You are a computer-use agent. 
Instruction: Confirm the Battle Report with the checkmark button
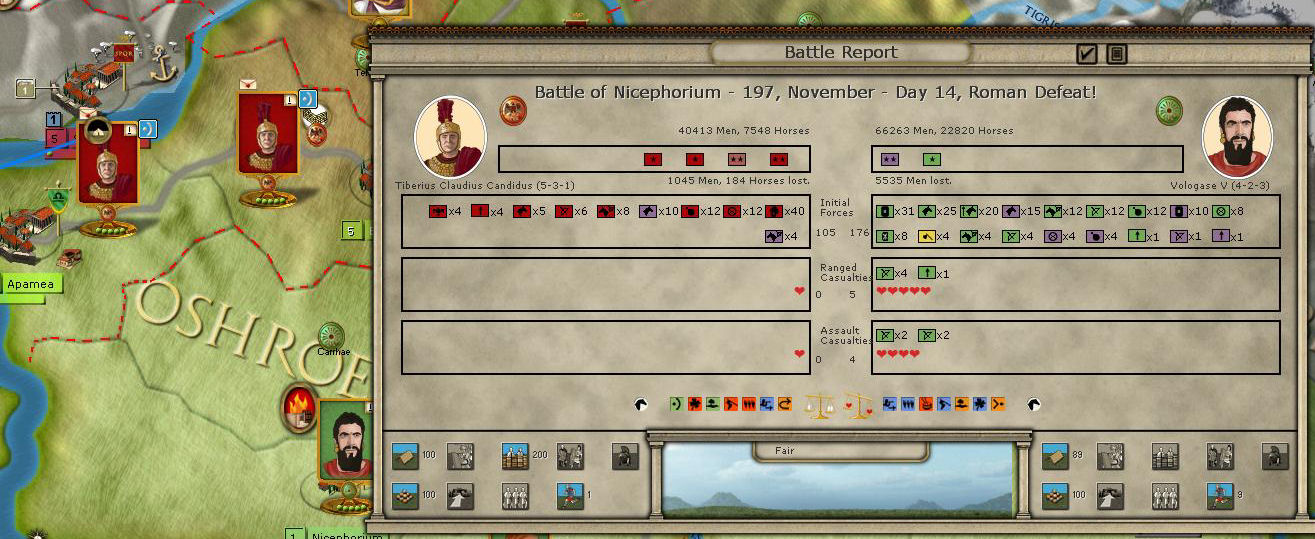point(1087,53)
